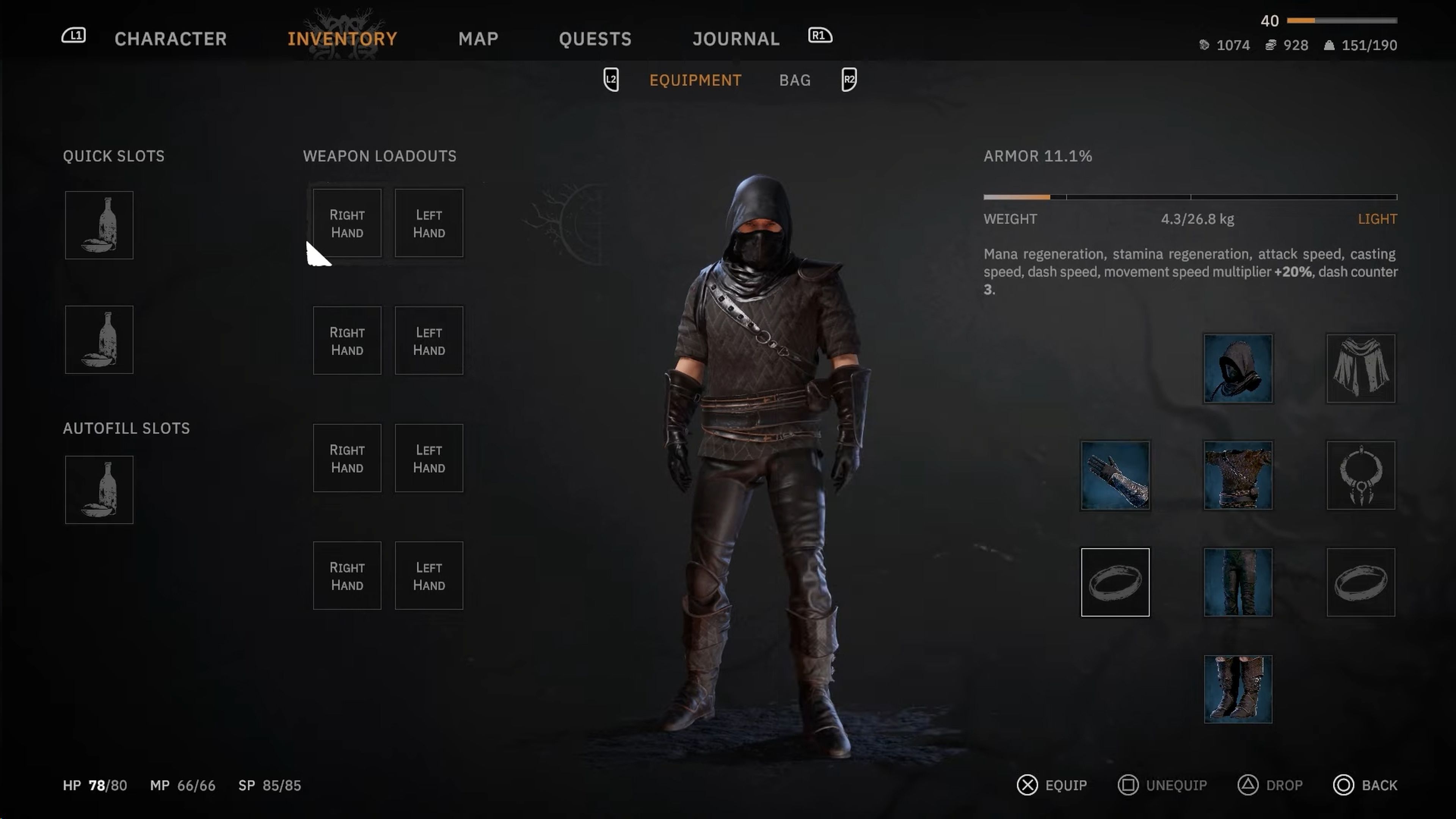Select the equipped gloves slot
Viewport: 1456px width, 819px height.
[x=1115, y=475]
